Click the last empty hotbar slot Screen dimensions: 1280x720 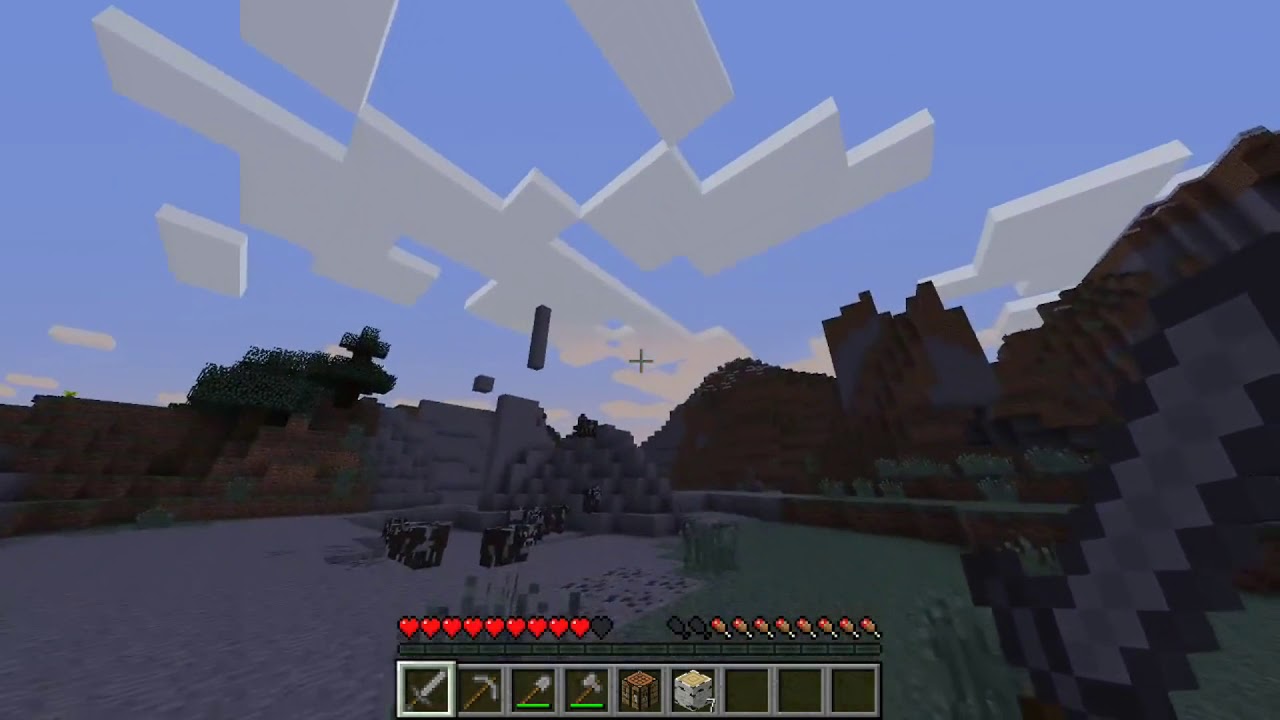point(851,686)
